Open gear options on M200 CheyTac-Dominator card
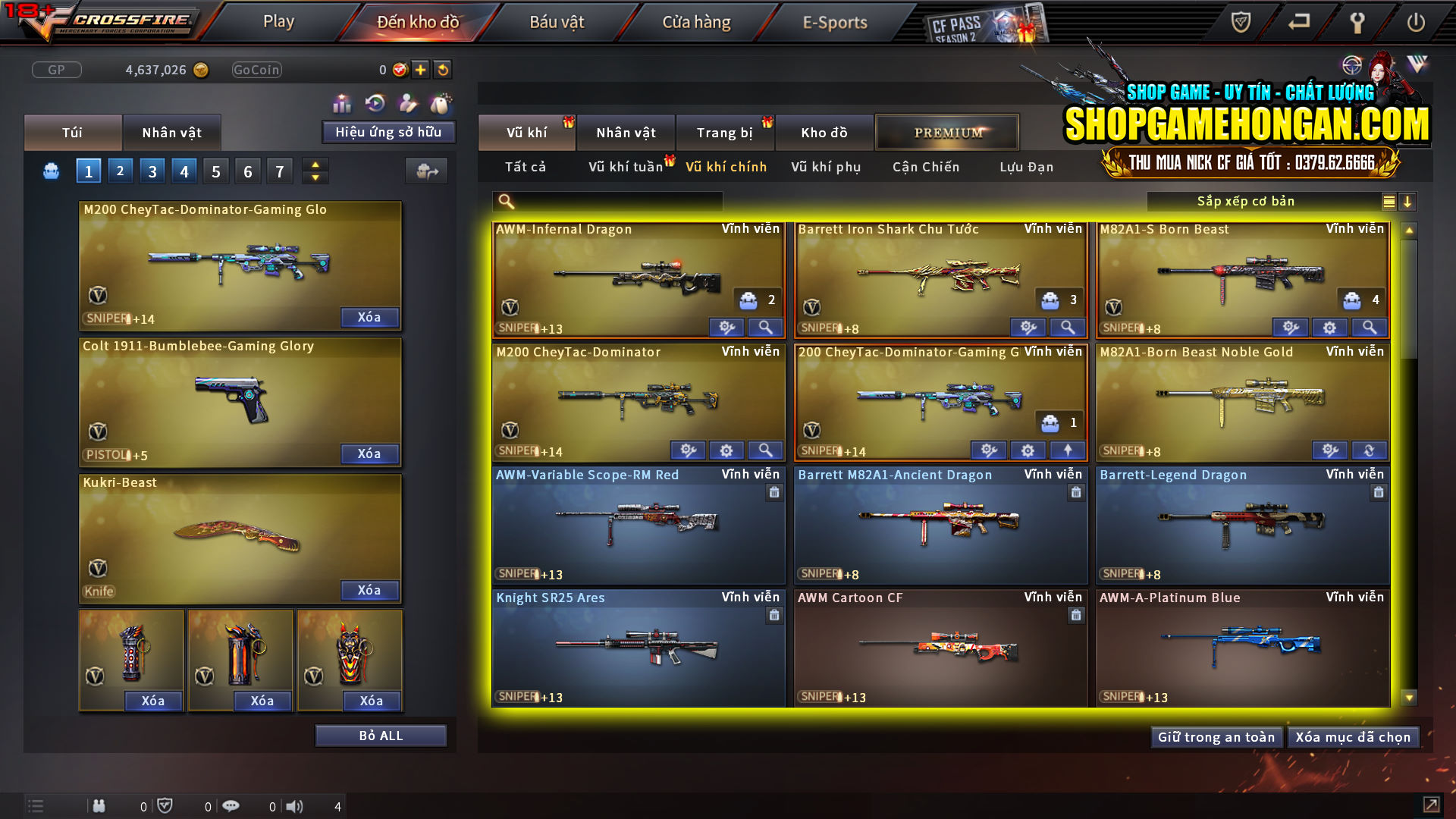This screenshot has height=819, width=1456. 726,450
